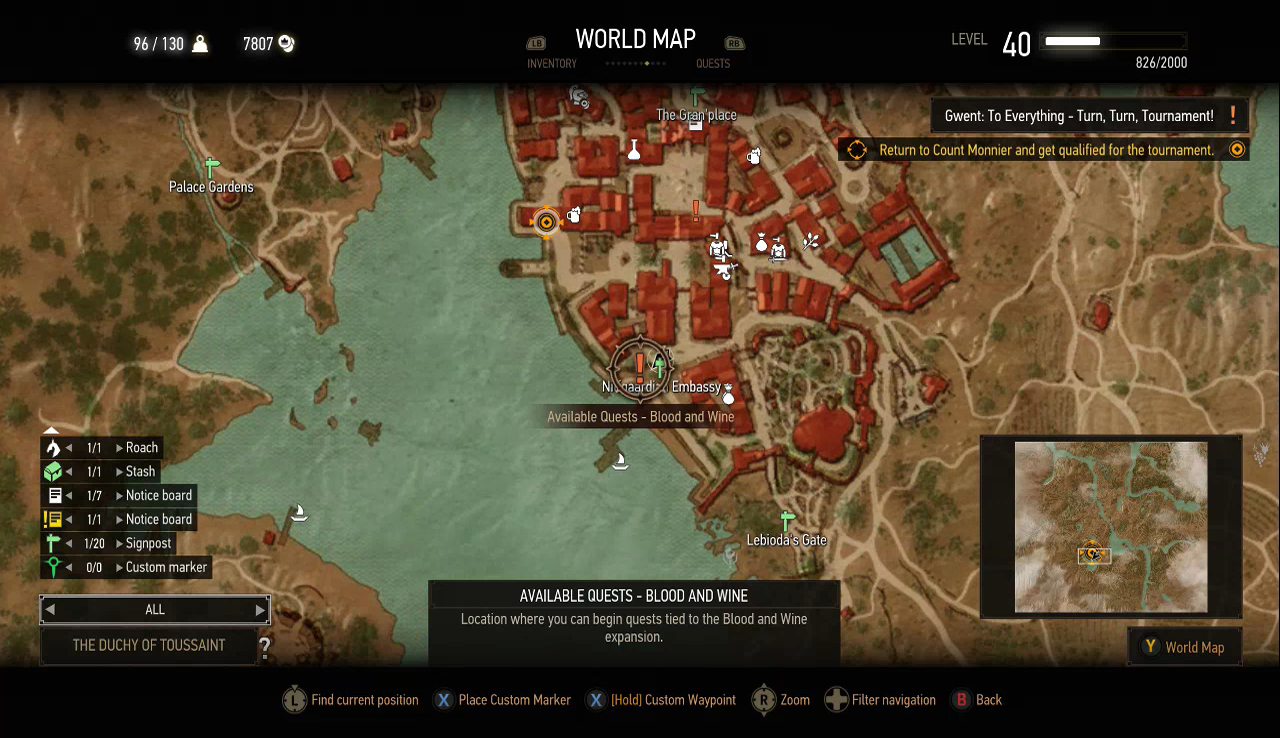Click the orange tracked quest objective marker
The width and height of the screenshot is (1280, 738).
(x=546, y=221)
